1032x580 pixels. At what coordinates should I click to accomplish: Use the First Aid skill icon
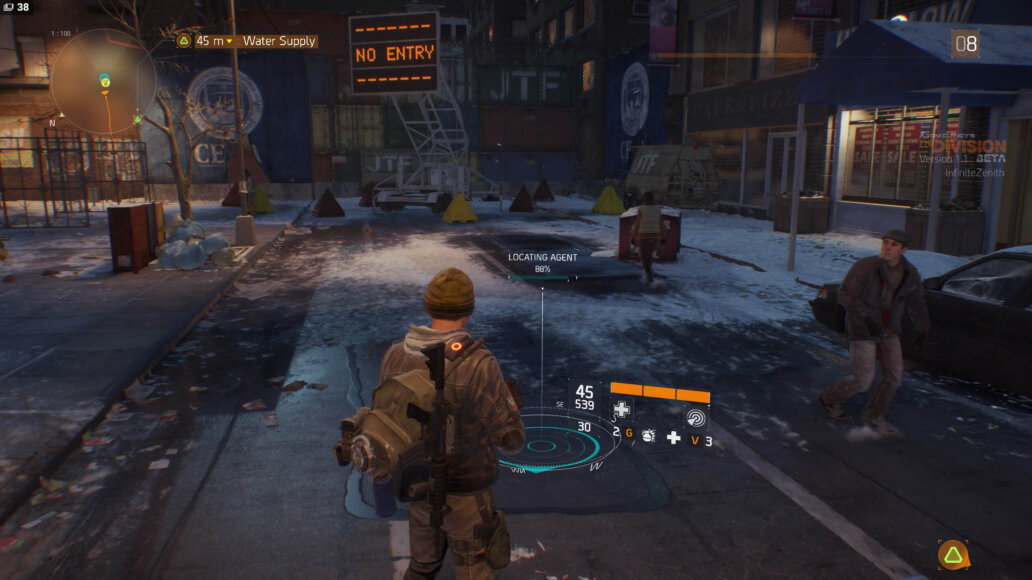pos(621,409)
